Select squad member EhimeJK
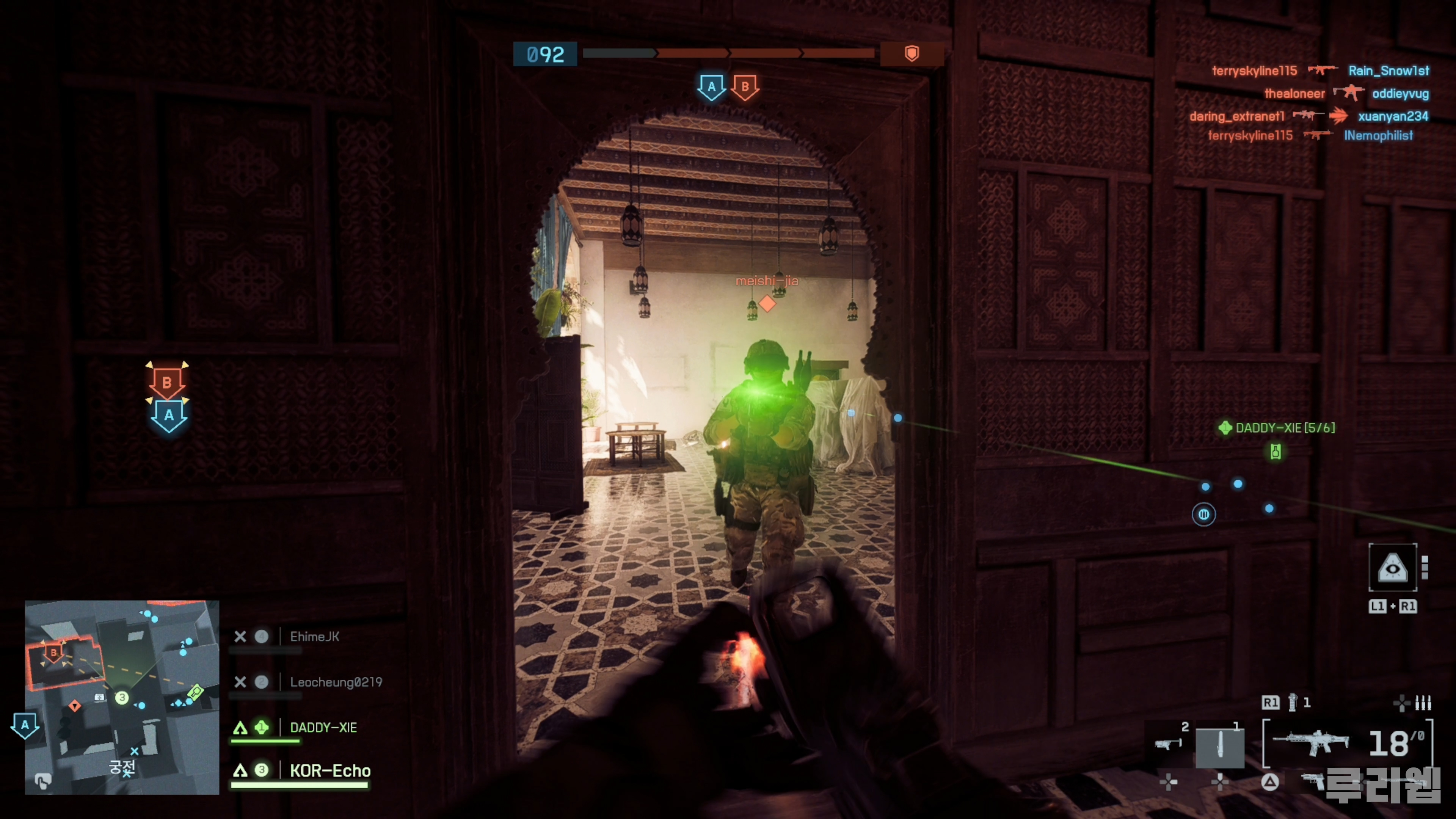The width and height of the screenshot is (1456, 819). point(314,637)
